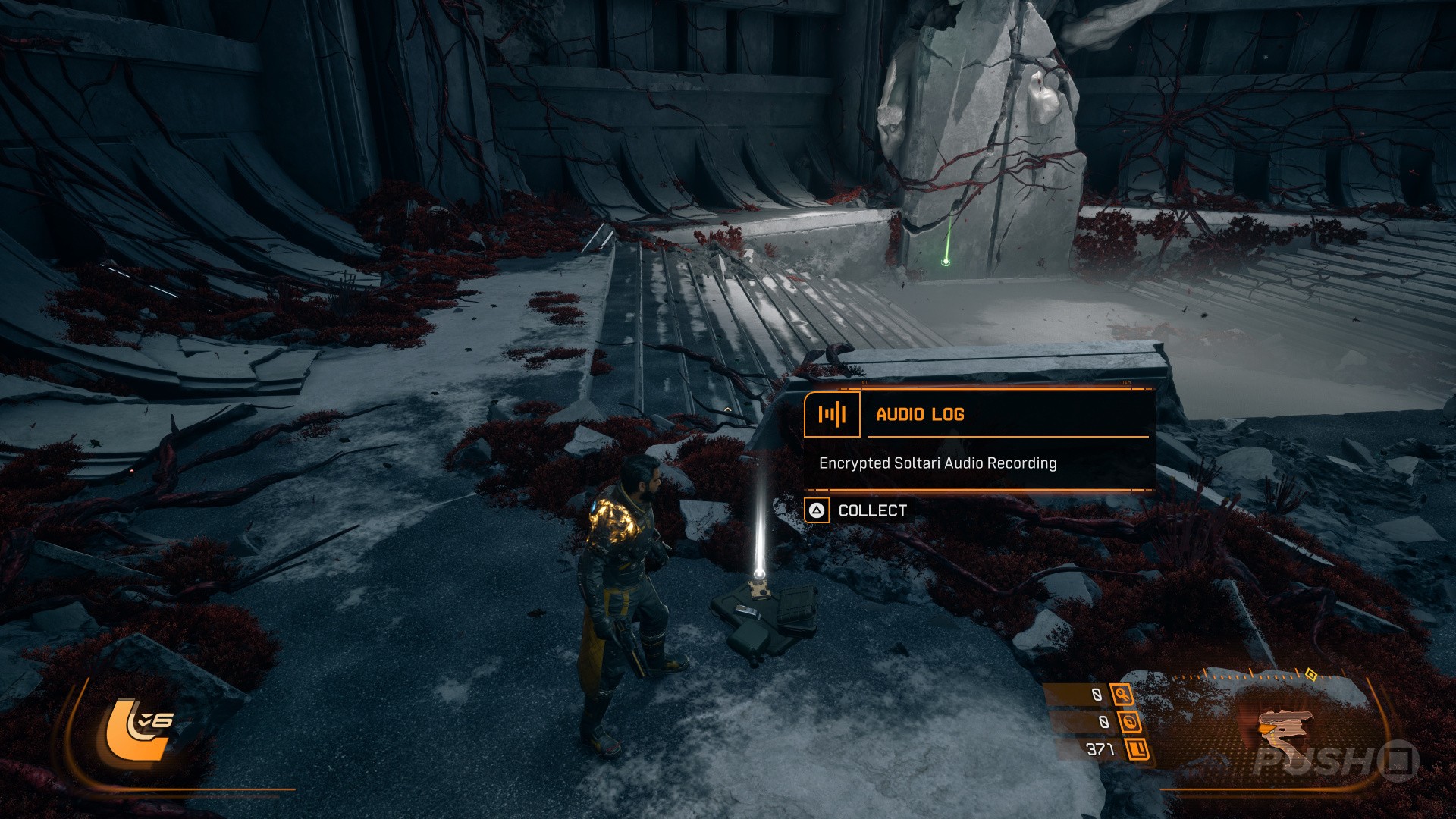Select the Encrypted Soltari Audio Recording description
1456x819 pixels.
coord(937,463)
